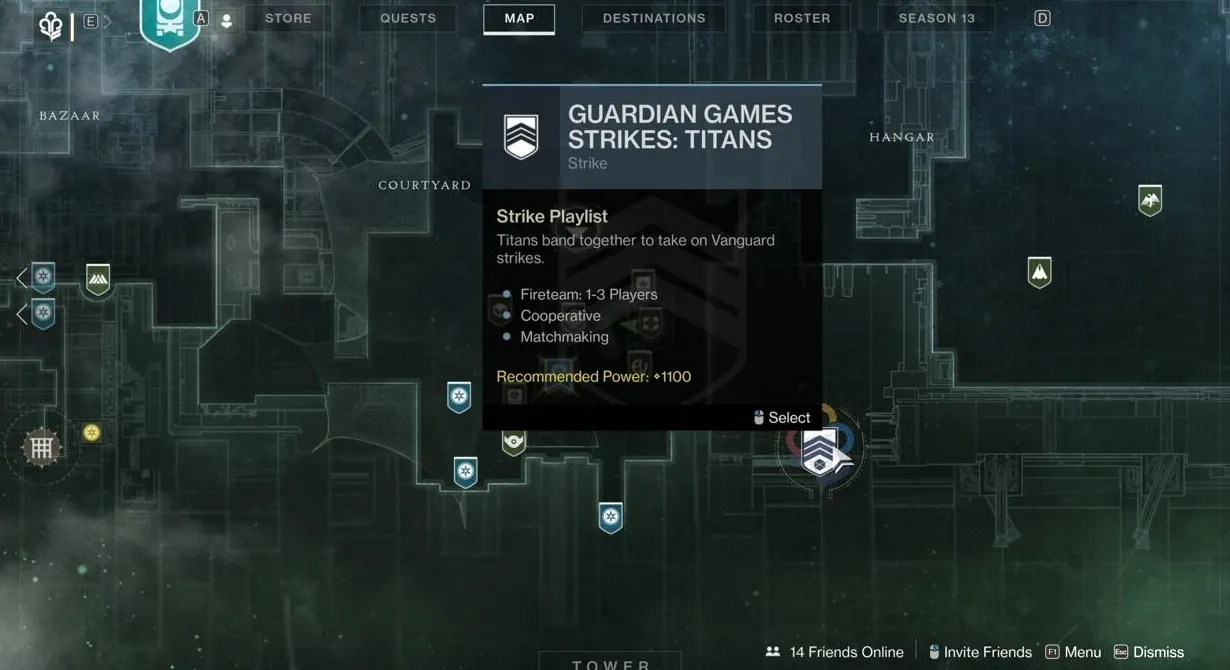This screenshot has height=670, width=1230.
Task: Go to the Destinations tab
Action: [x=654, y=18]
